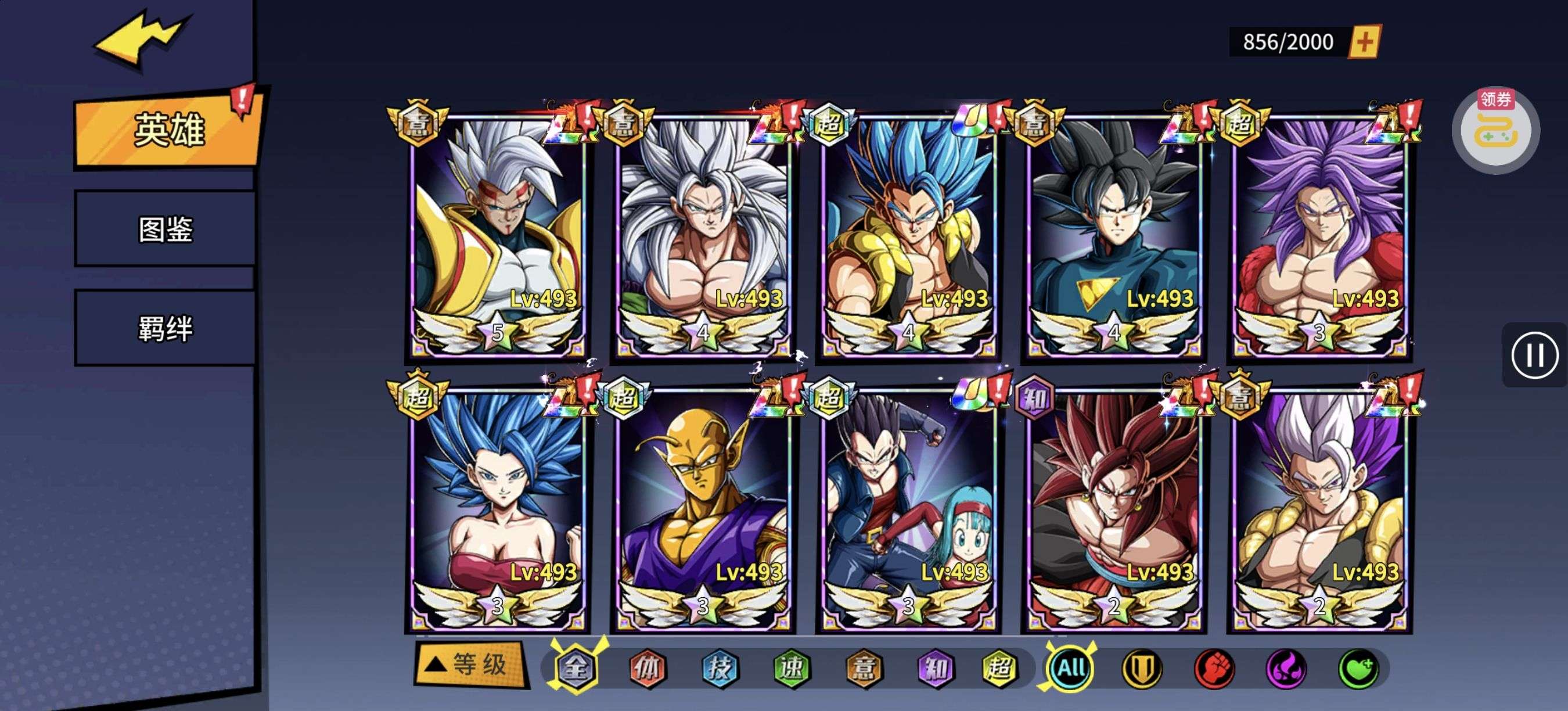Click the pause overlay button
1568x711 pixels.
1534,355
